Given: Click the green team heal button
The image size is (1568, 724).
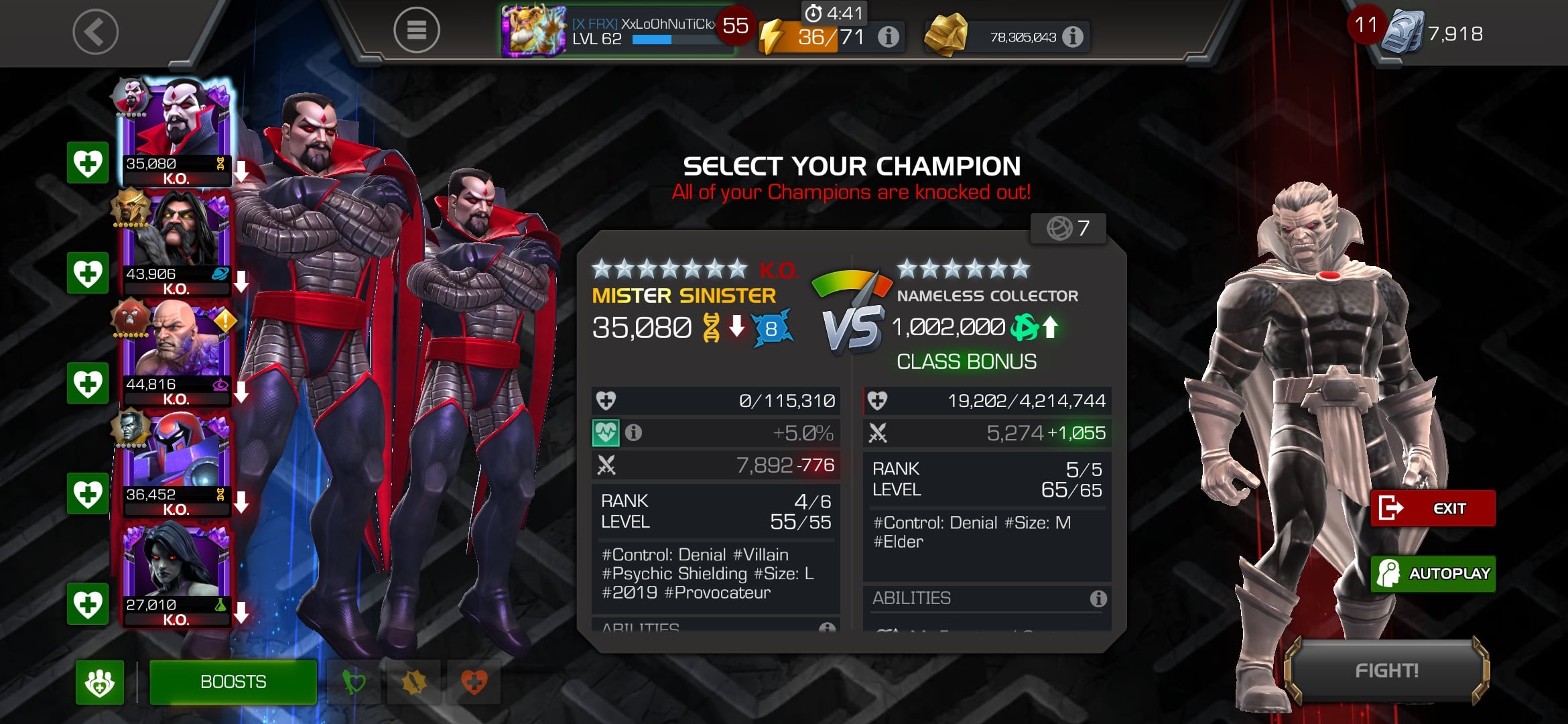Looking at the screenshot, I should (x=100, y=682).
